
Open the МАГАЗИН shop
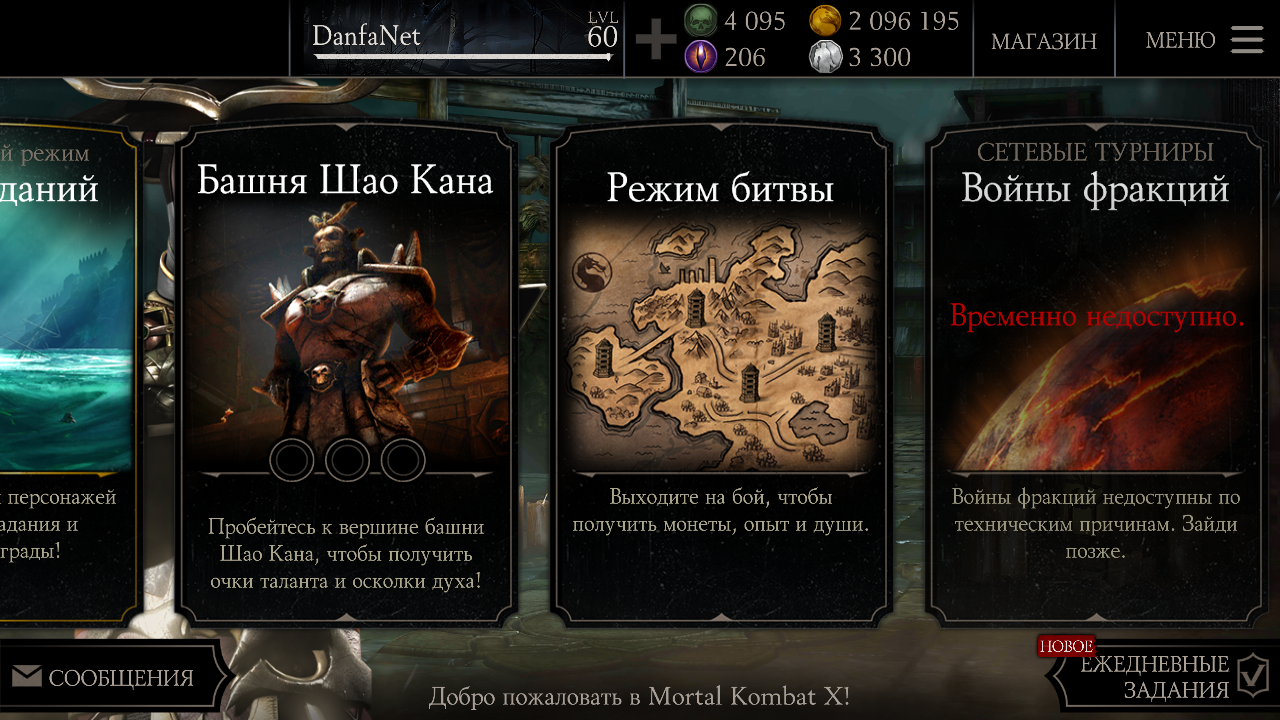point(1043,41)
